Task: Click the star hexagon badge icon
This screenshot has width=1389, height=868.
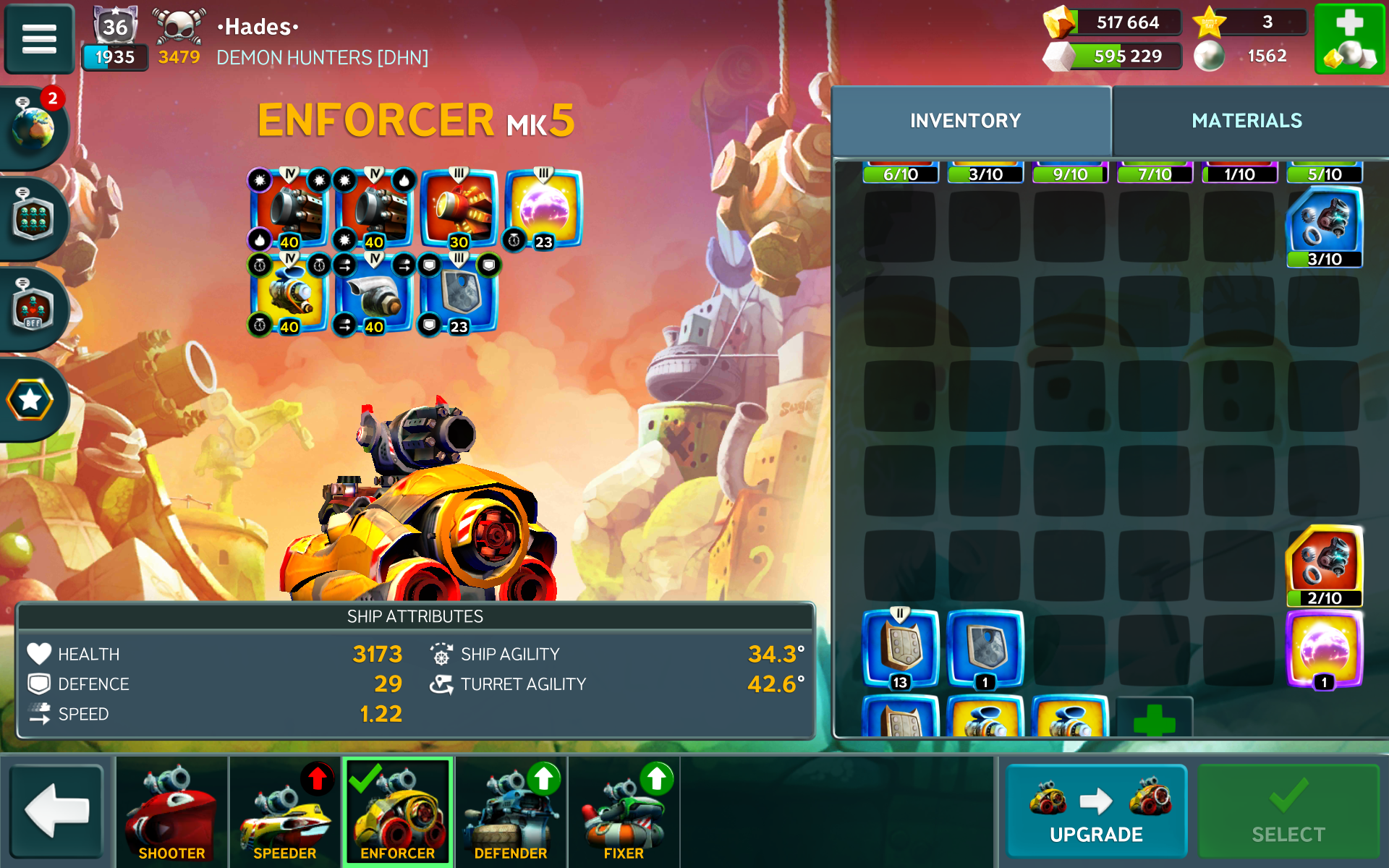Action: pyautogui.click(x=30, y=400)
